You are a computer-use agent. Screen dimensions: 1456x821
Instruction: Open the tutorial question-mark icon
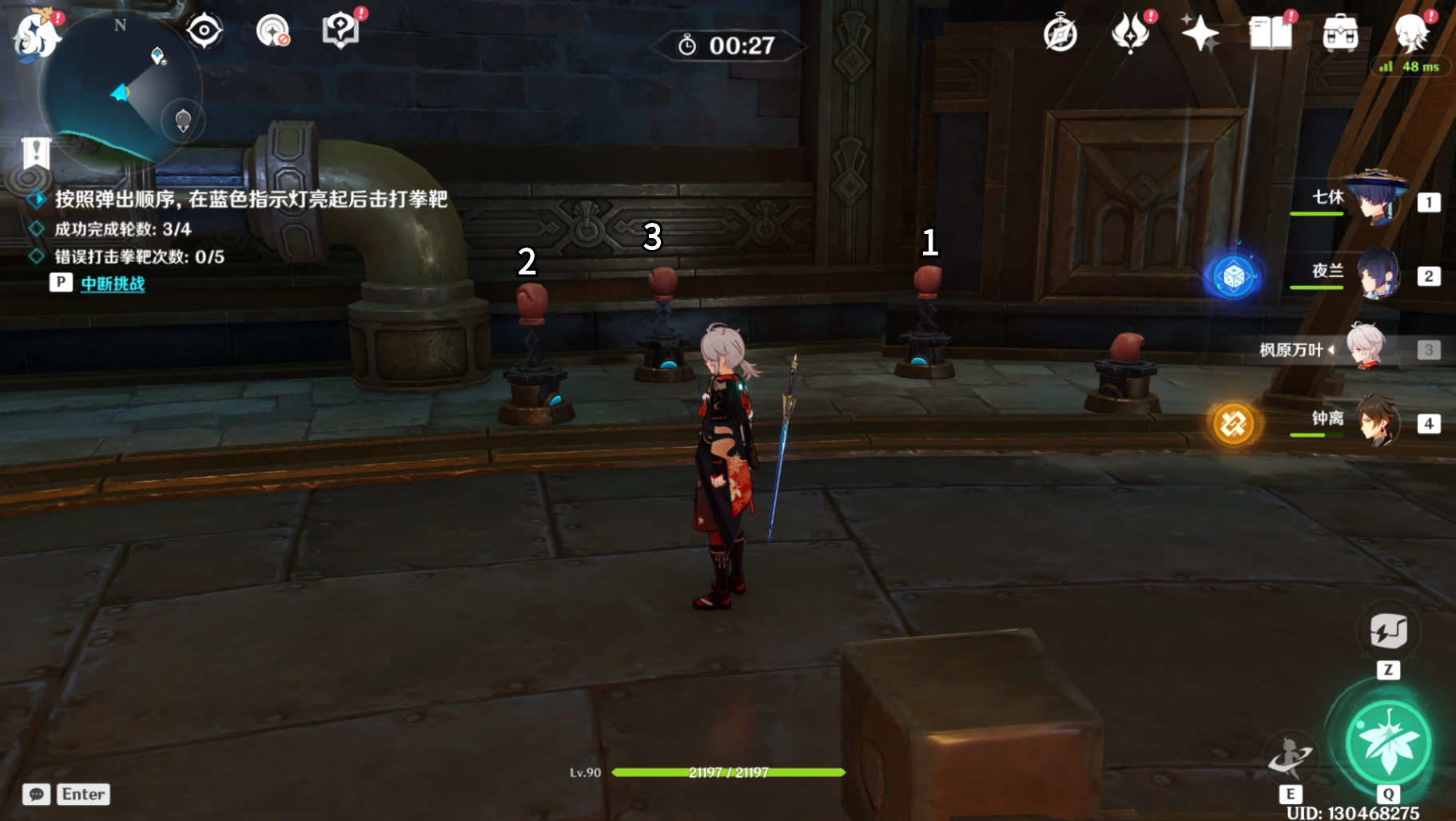(x=341, y=31)
